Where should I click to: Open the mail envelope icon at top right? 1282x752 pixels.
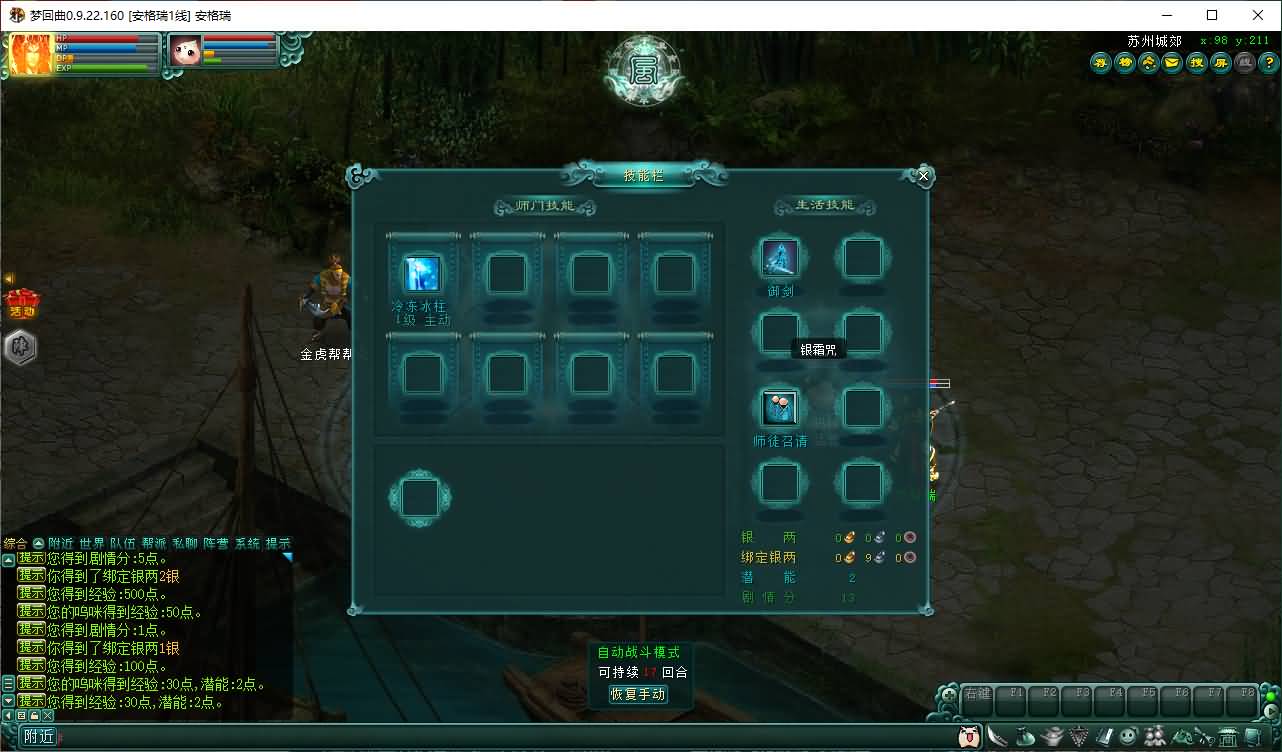click(x=1172, y=62)
